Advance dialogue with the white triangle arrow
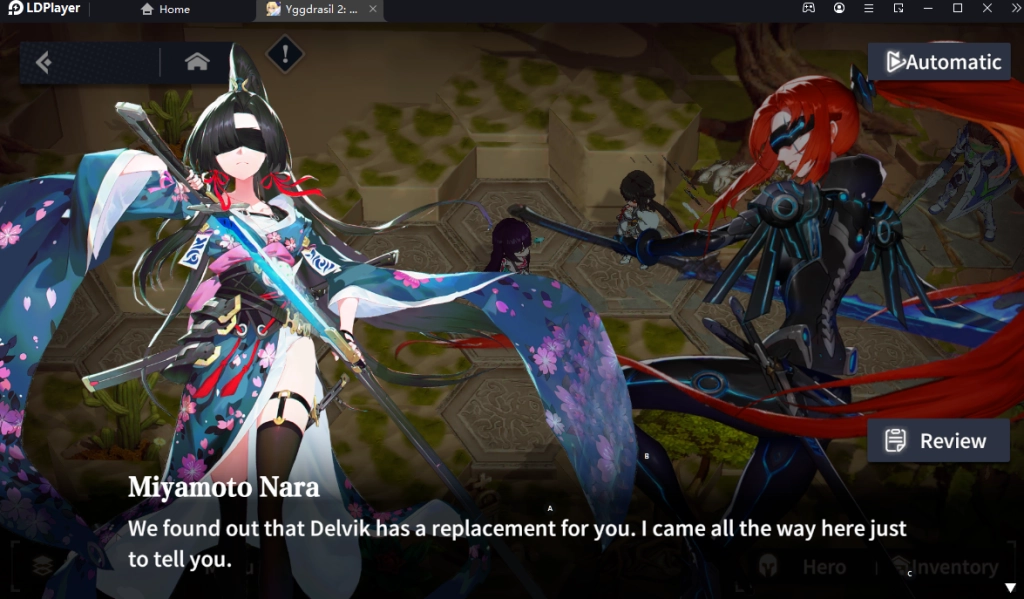 click(x=1009, y=587)
